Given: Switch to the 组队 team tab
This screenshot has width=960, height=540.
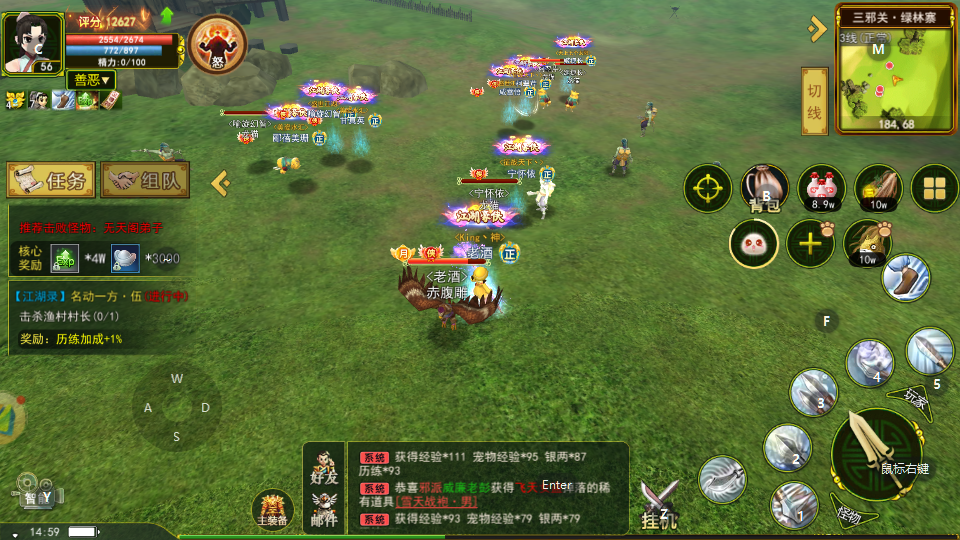Looking at the screenshot, I should point(146,181).
